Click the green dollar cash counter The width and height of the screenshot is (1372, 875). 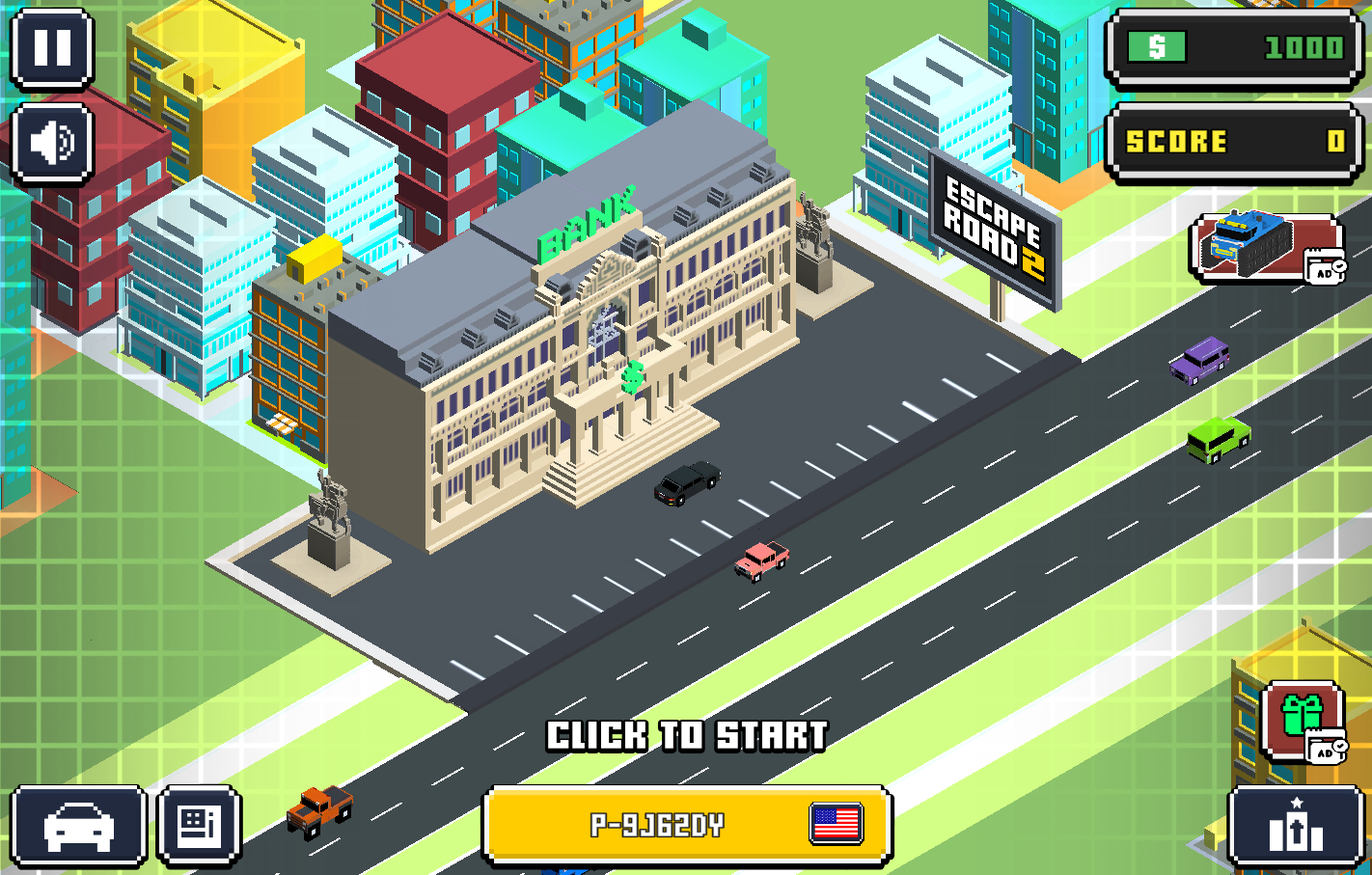tap(1234, 48)
